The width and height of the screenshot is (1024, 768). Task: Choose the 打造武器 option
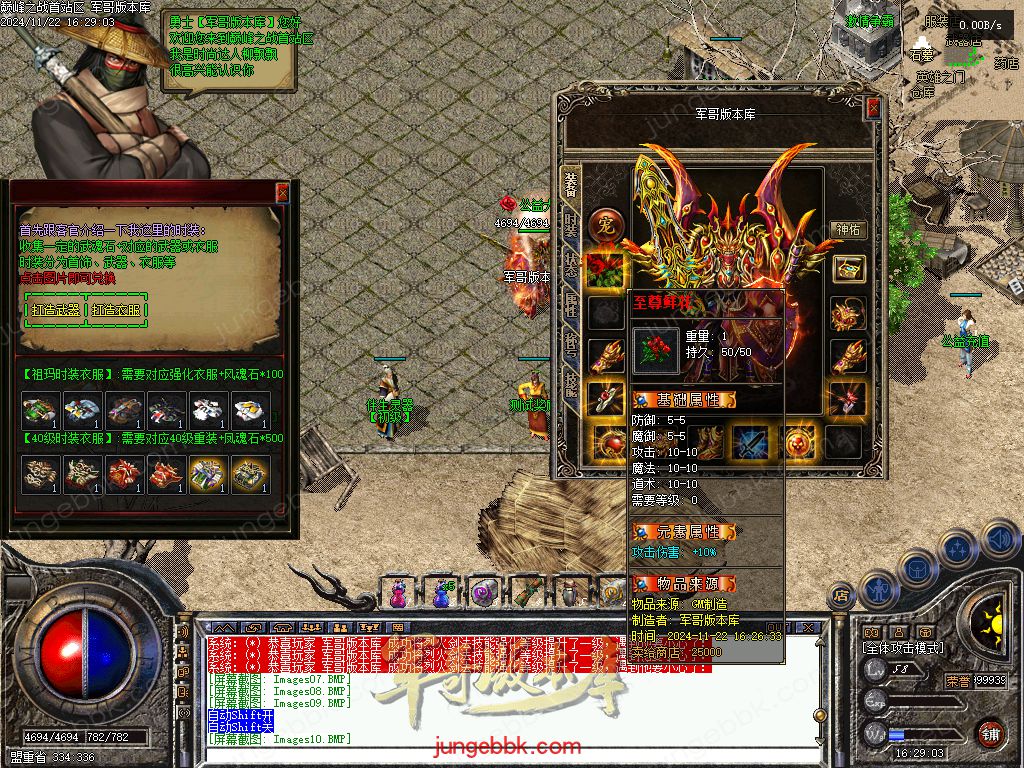coord(55,310)
